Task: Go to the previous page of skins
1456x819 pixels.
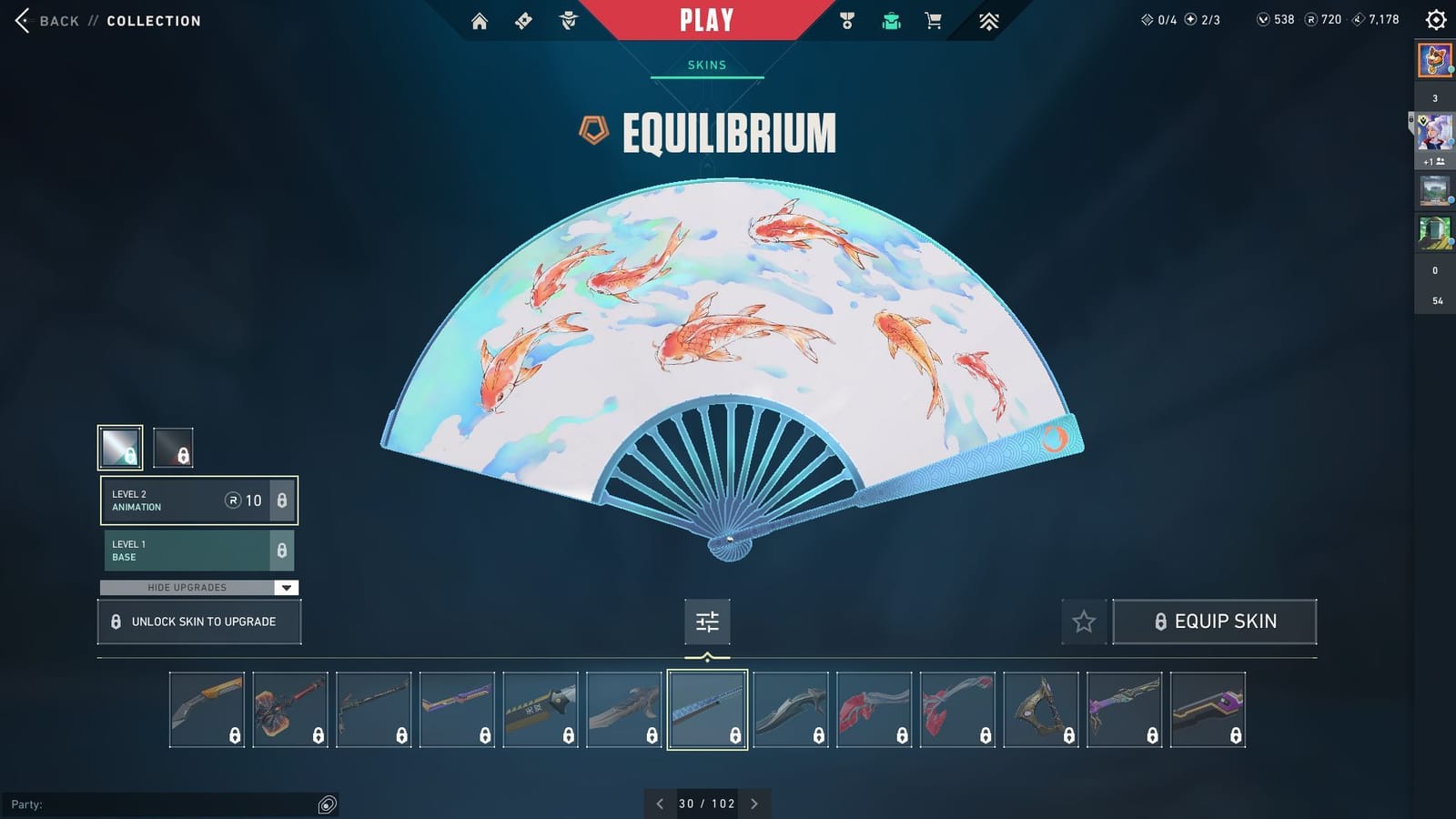Action: point(660,804)
